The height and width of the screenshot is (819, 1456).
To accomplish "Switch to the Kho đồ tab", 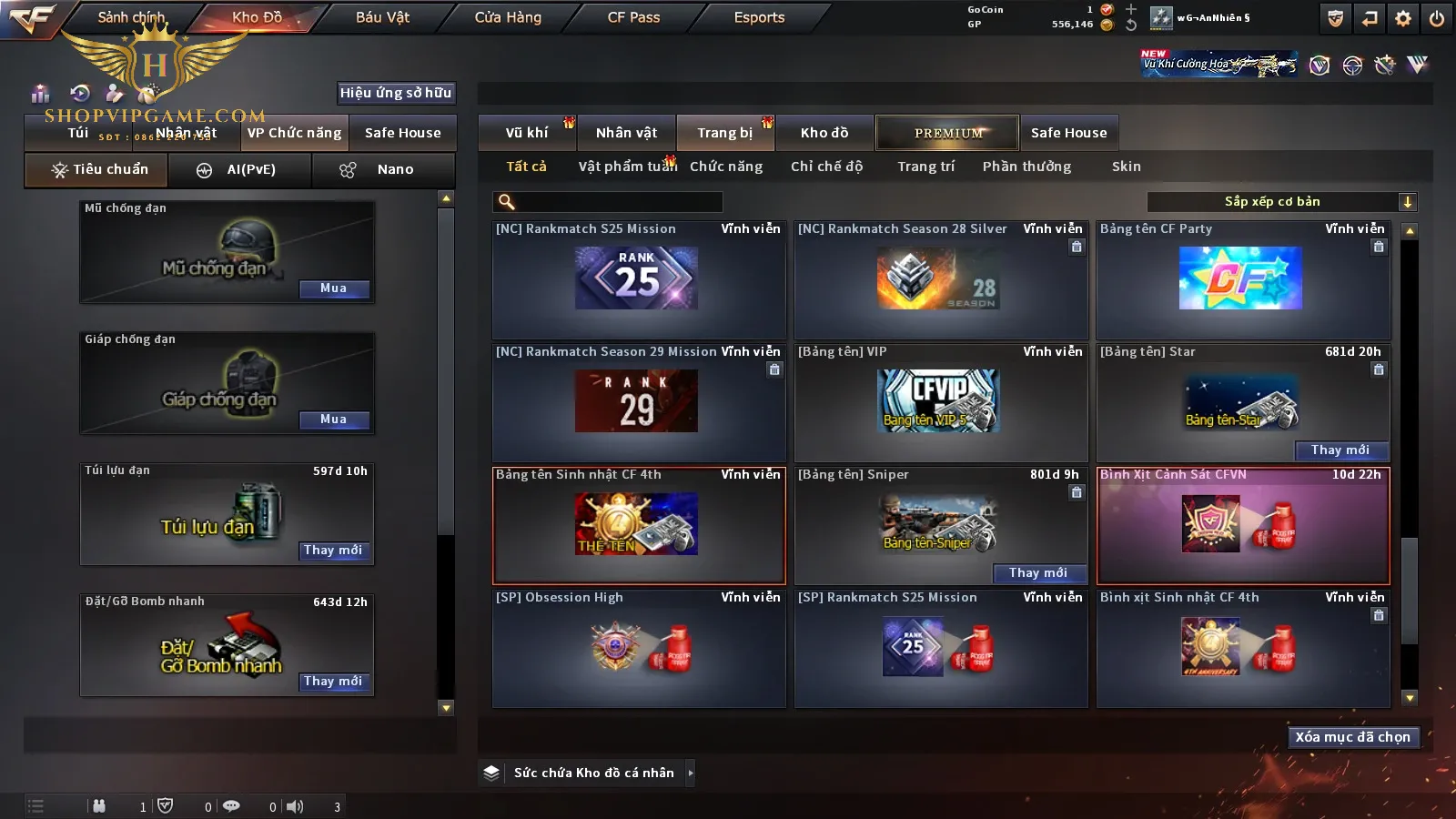I will tap(824, 133).
